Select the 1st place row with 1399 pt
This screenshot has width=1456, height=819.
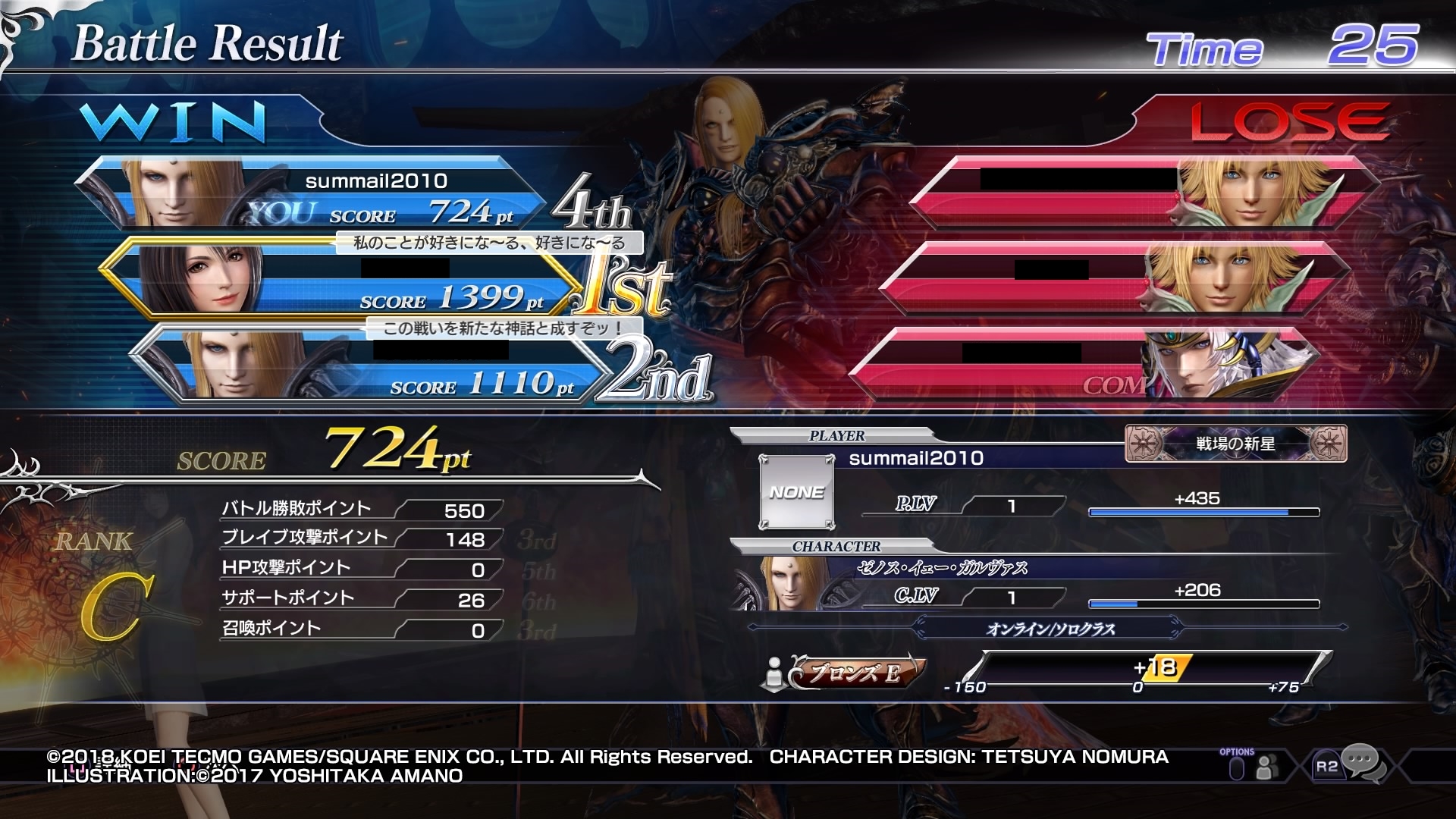point(341,279)
